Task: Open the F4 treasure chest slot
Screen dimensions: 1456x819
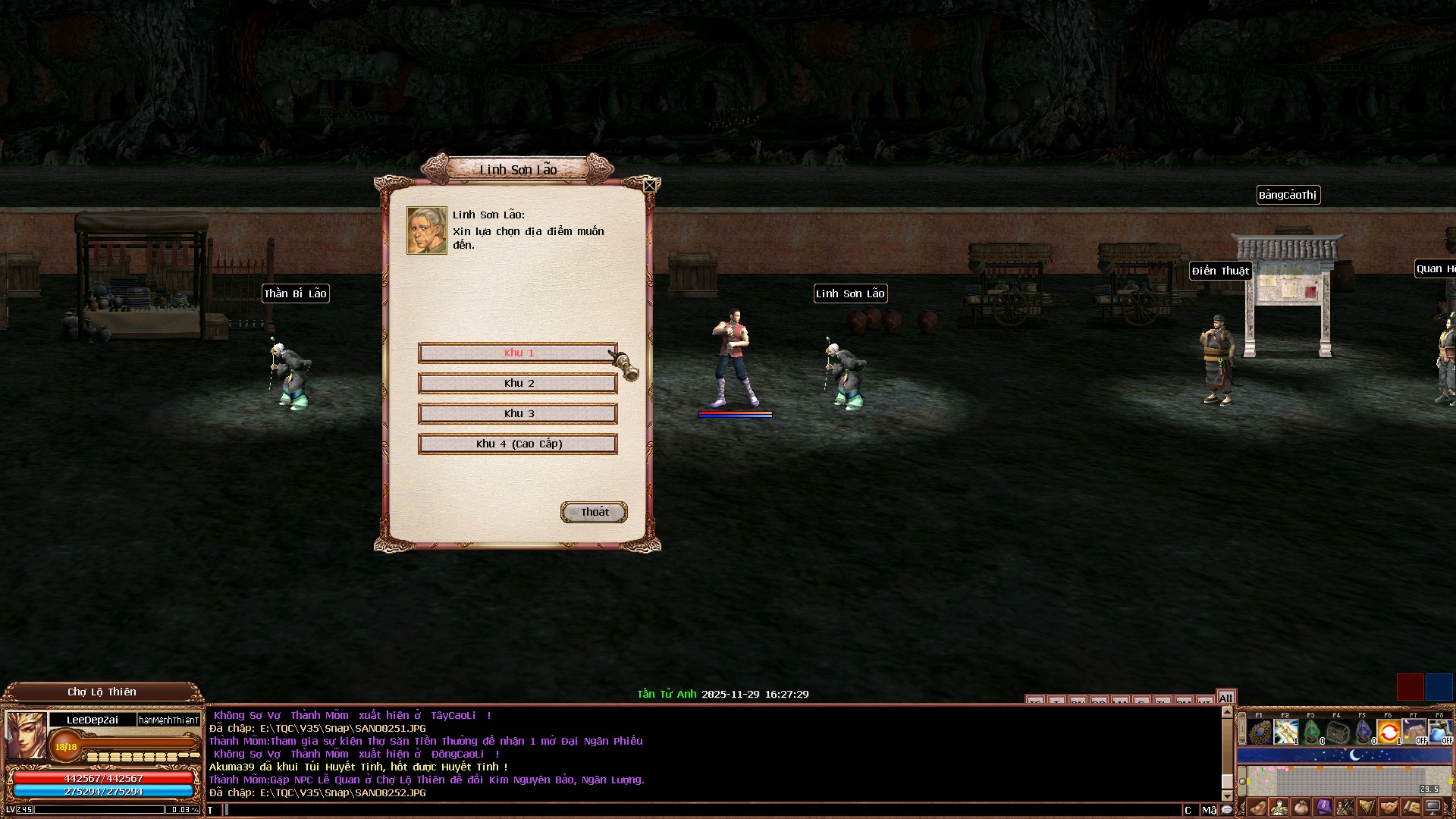Action: 1338,732
